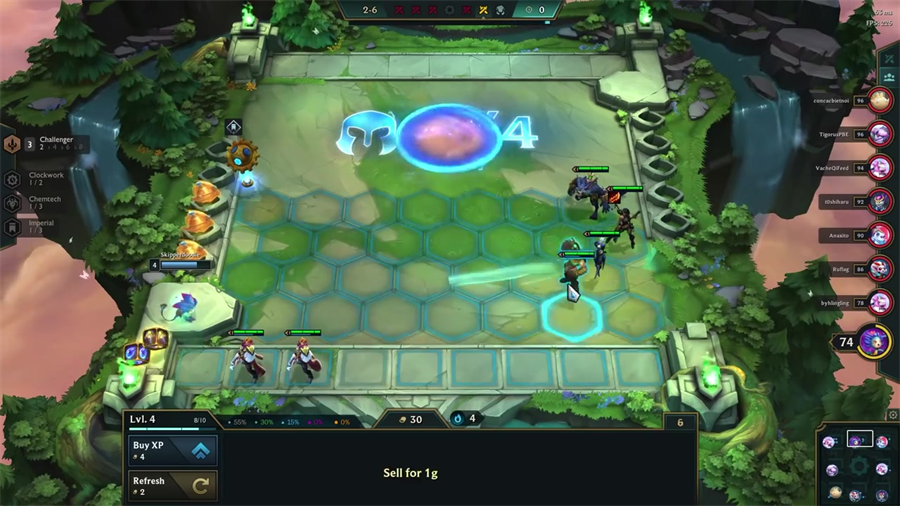Switch to the players scoreboard tab
The height and width of the screenshot is (506, 900).
(888, 75)
